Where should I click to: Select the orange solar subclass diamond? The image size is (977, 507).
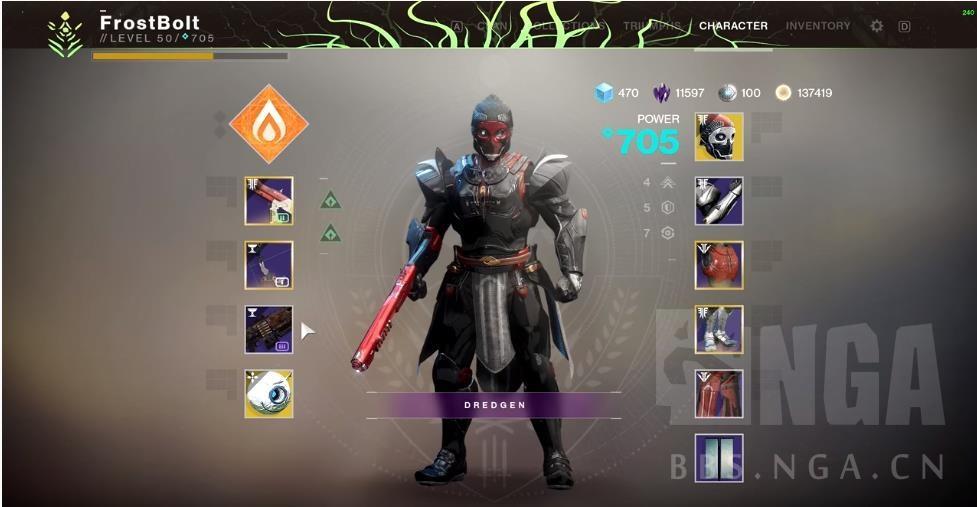pyautogui.click(x=268, y=124)
